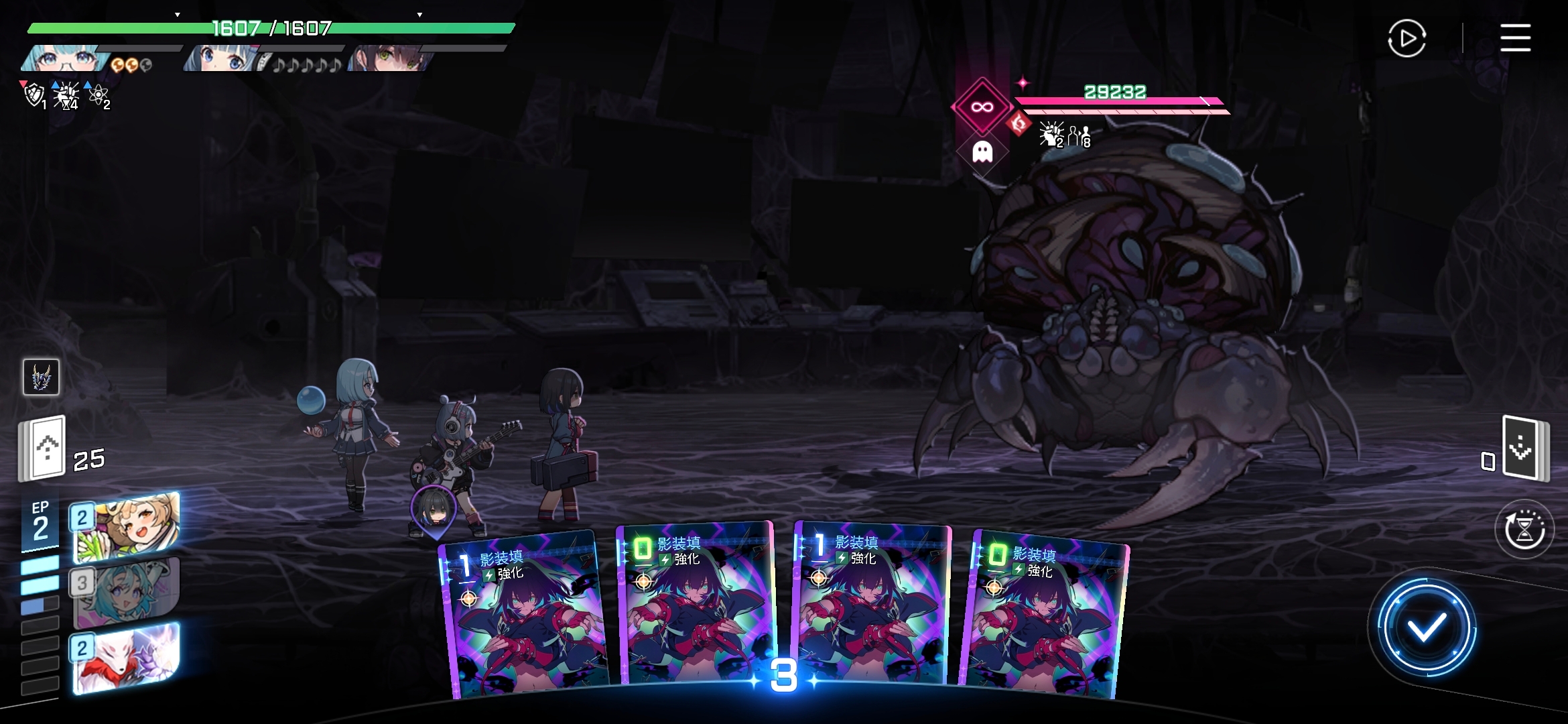Viewport: 1568px width, 724px height.
Task: Activate the blonde girl EP skill
Action: [x=125, y=526]
